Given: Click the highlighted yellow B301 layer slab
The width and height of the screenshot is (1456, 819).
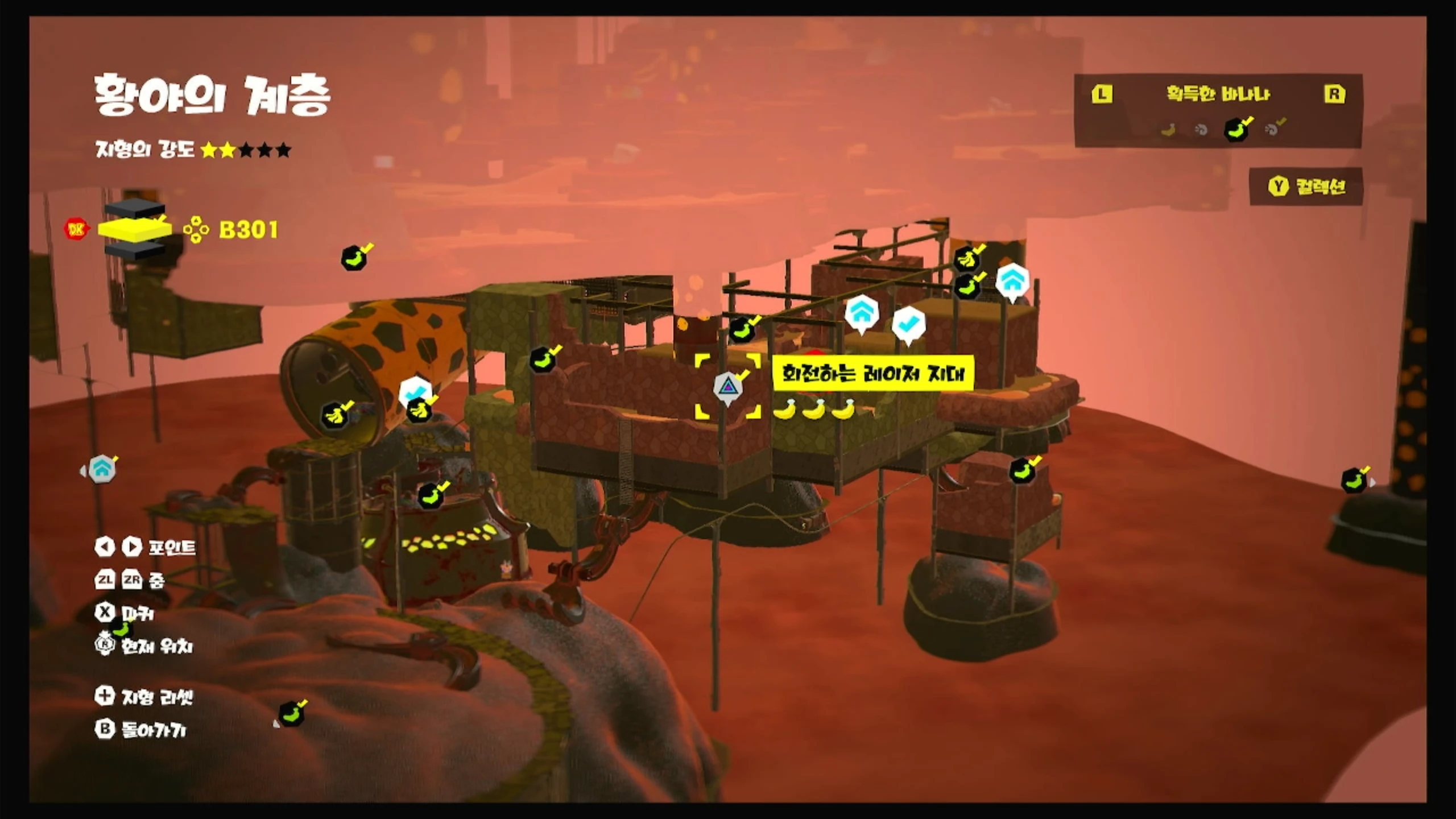Looking at the screenshot, I should pyautogui.click(x=135, y=229).
